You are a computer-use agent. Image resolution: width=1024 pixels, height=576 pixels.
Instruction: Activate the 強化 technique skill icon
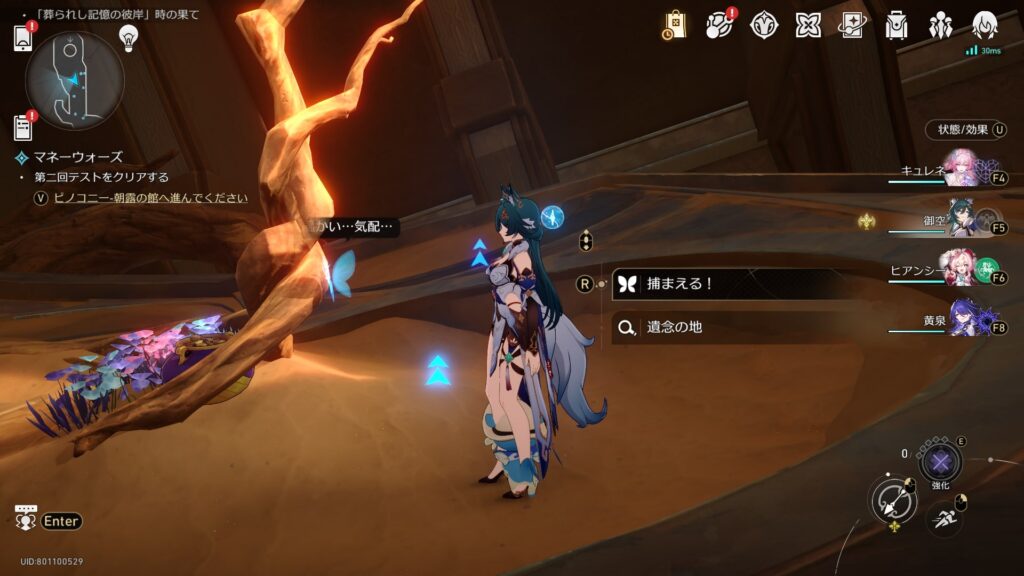(939, 462)
